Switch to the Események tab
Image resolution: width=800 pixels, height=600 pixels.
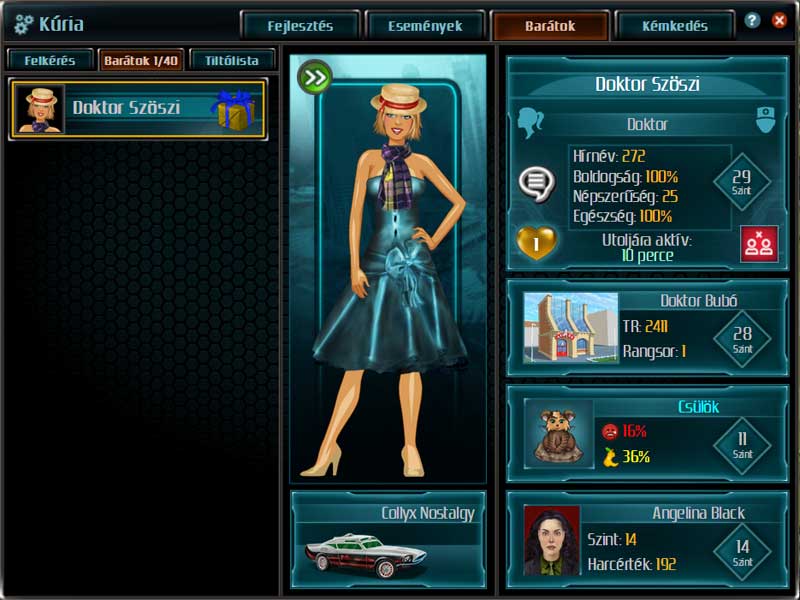pyautogui.click(x=425, y=26)
